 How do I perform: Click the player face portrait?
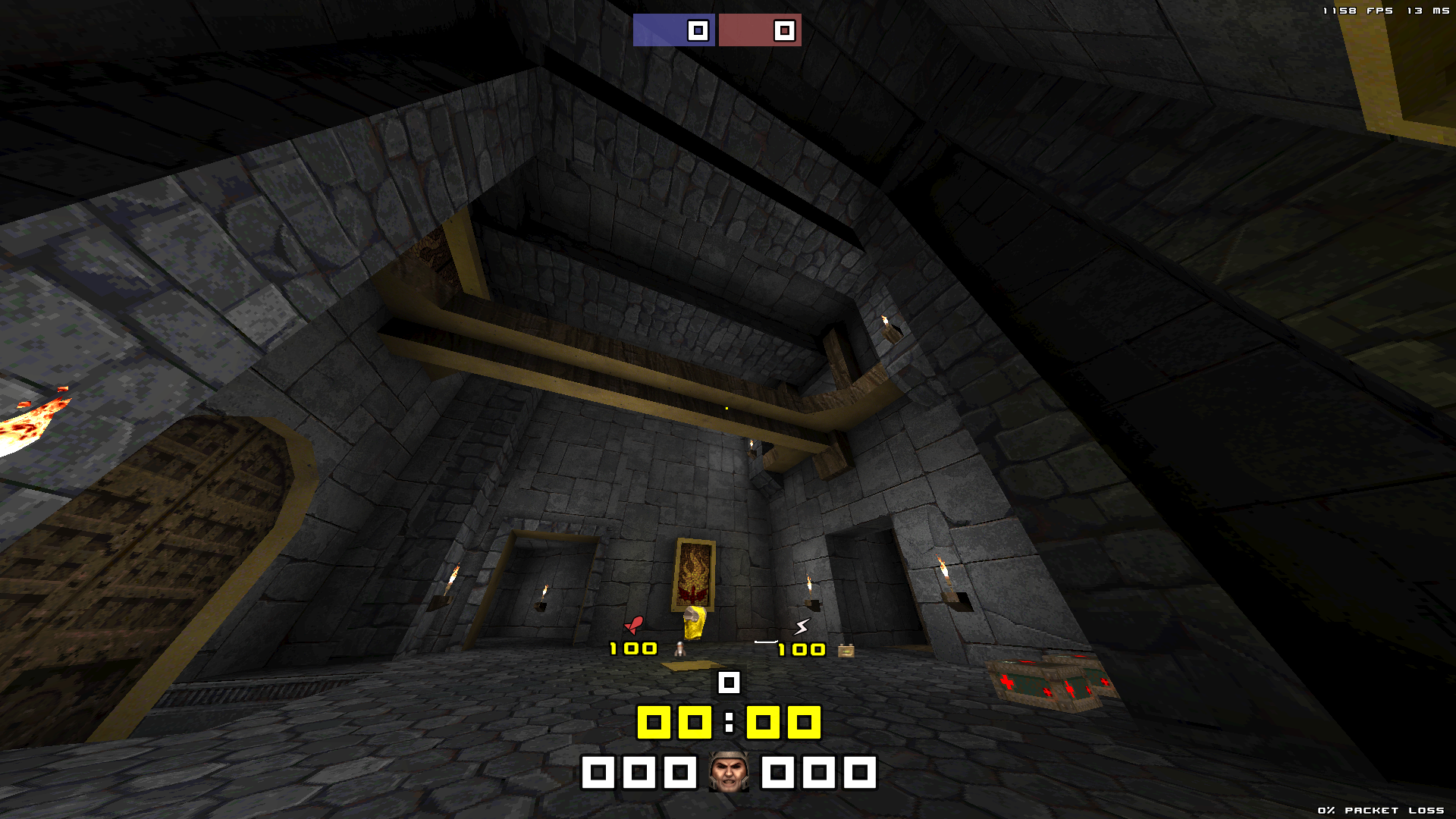coord(729,772)
